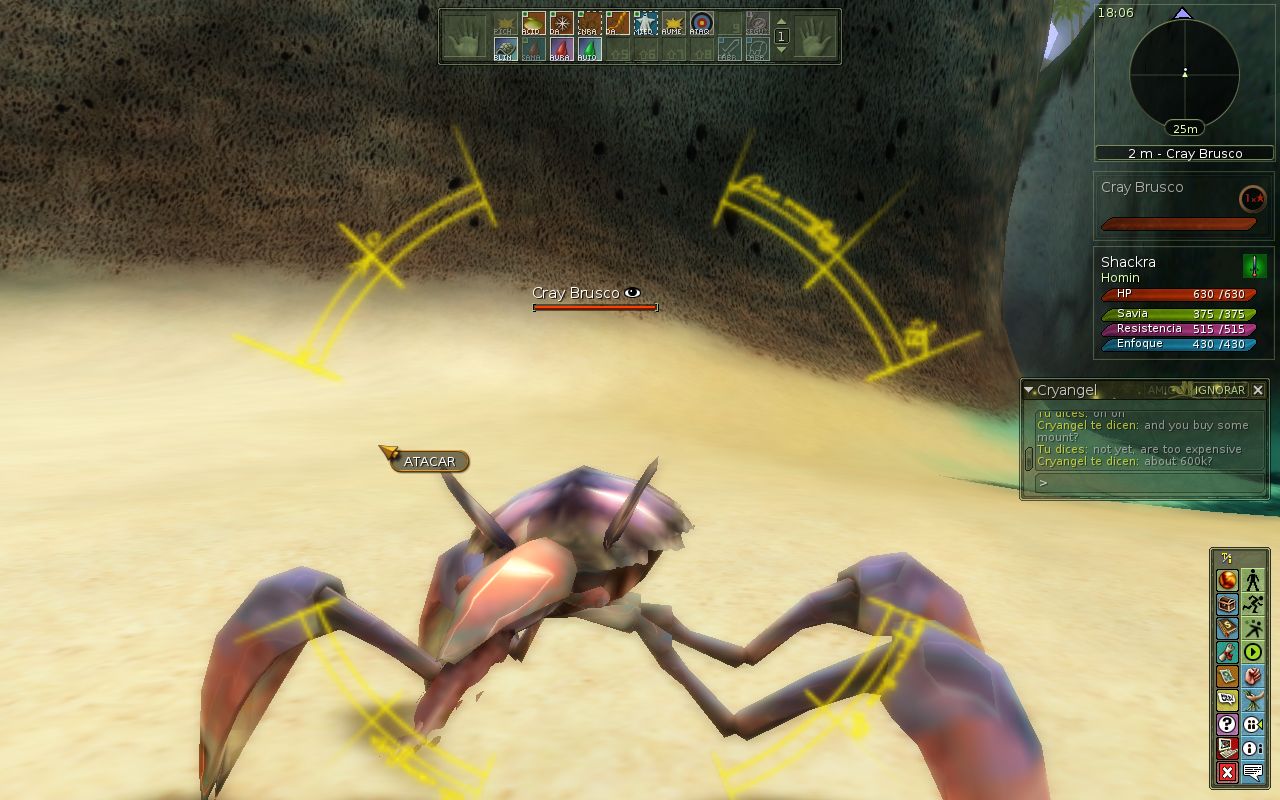The height and width of the screenshot is (800, 1280).
Task: Open the help question mark icon
Action: [1227, 724]
